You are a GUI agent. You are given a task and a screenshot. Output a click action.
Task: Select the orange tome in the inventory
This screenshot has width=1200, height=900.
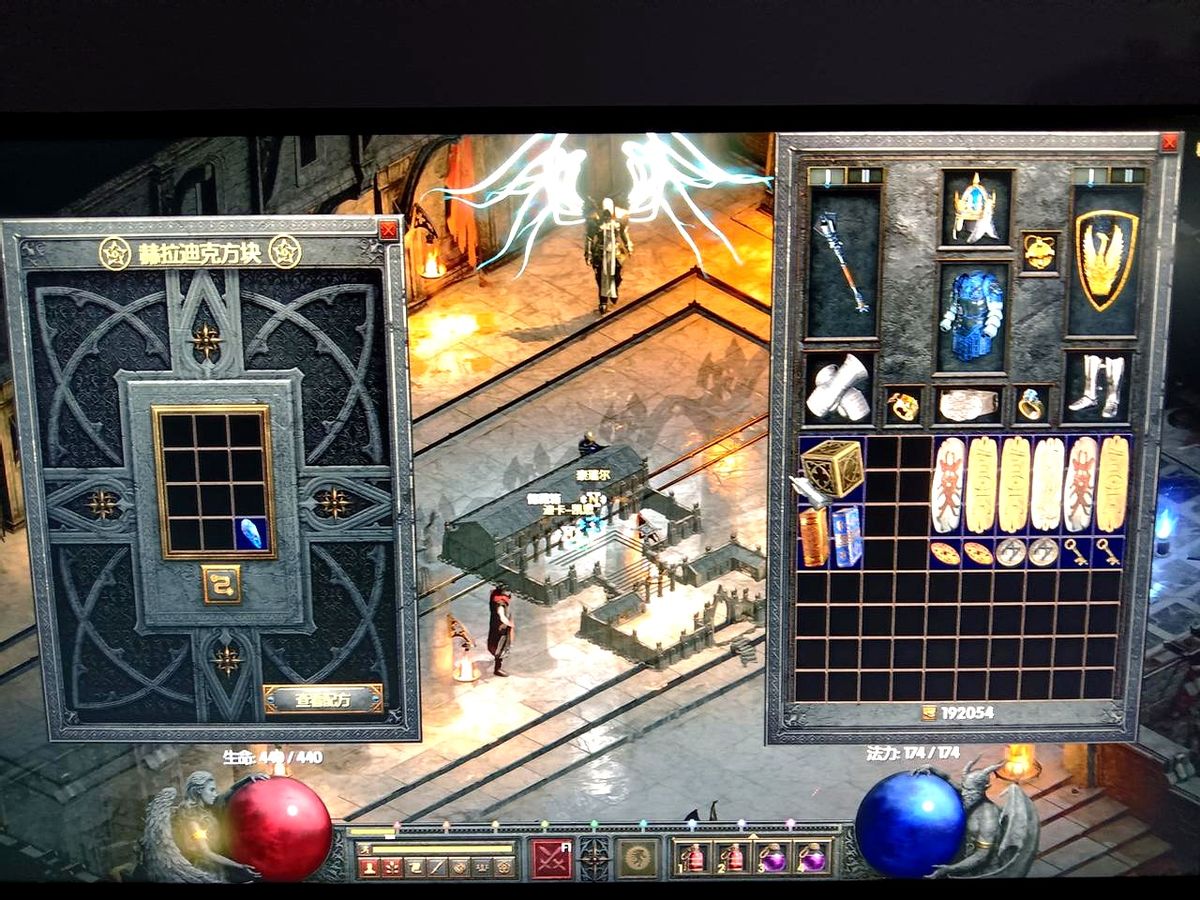click(815, 536)
